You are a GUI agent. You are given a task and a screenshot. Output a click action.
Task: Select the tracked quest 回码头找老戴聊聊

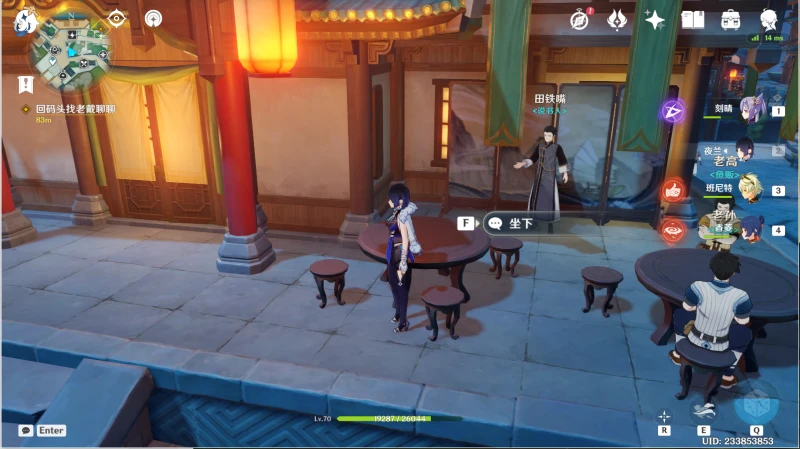[76, 106]
